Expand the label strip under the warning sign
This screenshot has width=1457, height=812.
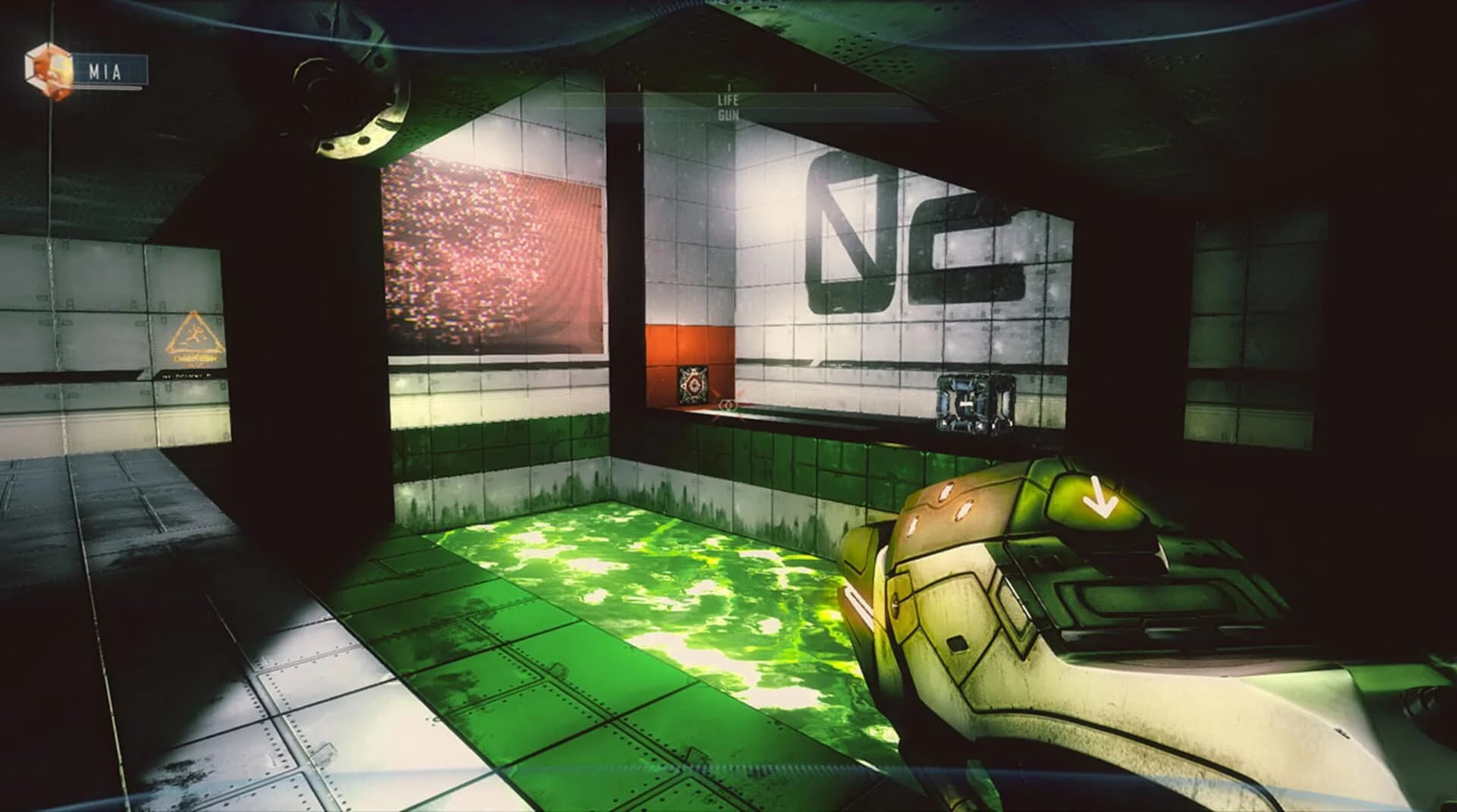[186, 375]
